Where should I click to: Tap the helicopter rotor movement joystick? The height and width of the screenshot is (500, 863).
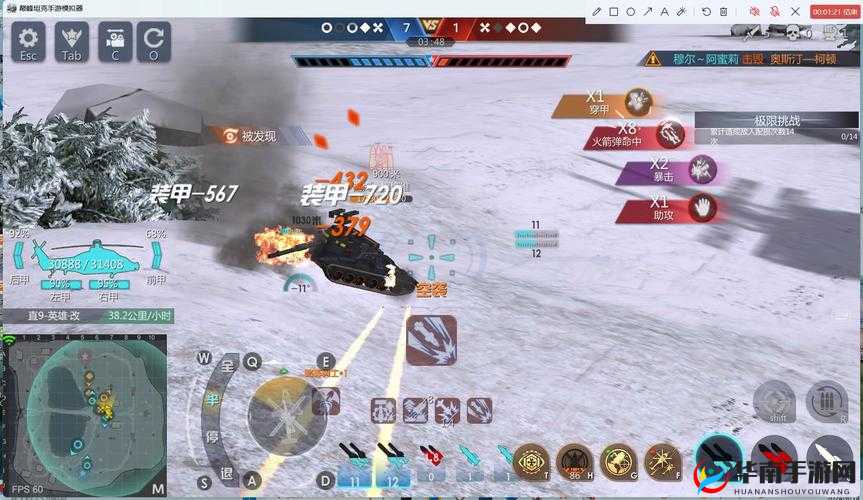pos(286,411)
